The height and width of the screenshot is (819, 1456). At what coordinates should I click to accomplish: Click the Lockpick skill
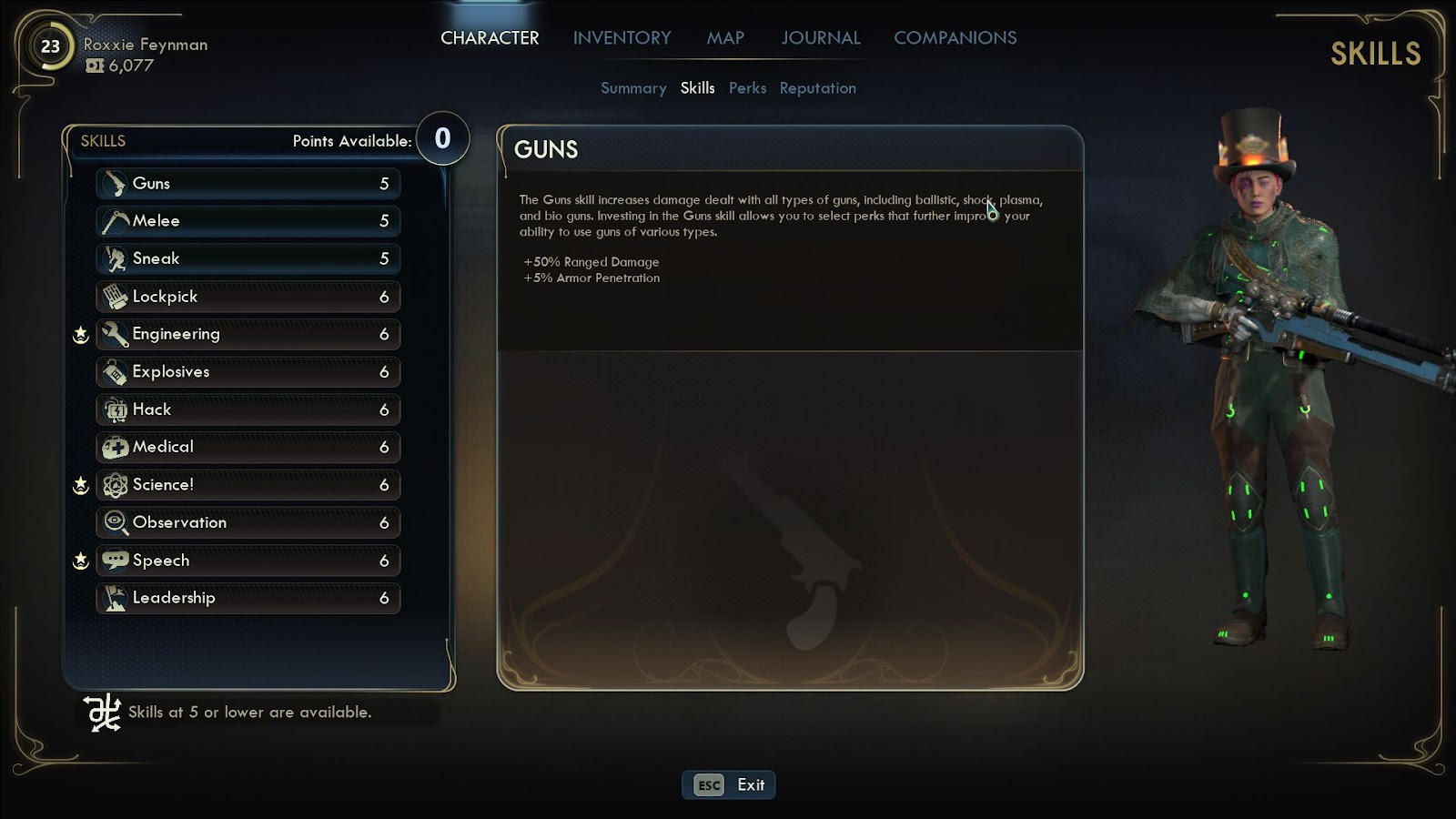(248, 297)
